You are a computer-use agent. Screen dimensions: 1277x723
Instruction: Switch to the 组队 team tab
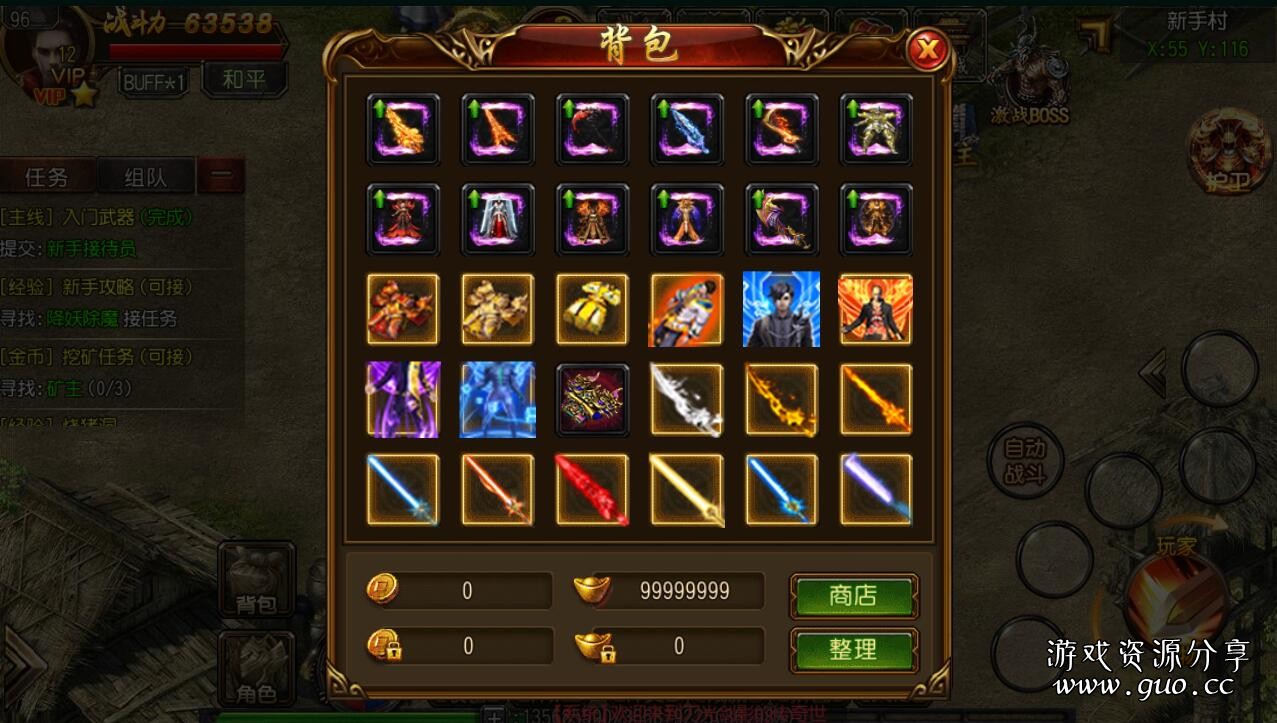[x=145, y=178]
